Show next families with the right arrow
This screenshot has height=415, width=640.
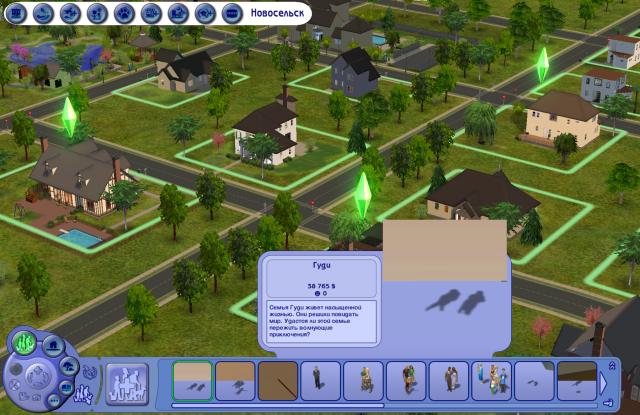coord(603,381)
